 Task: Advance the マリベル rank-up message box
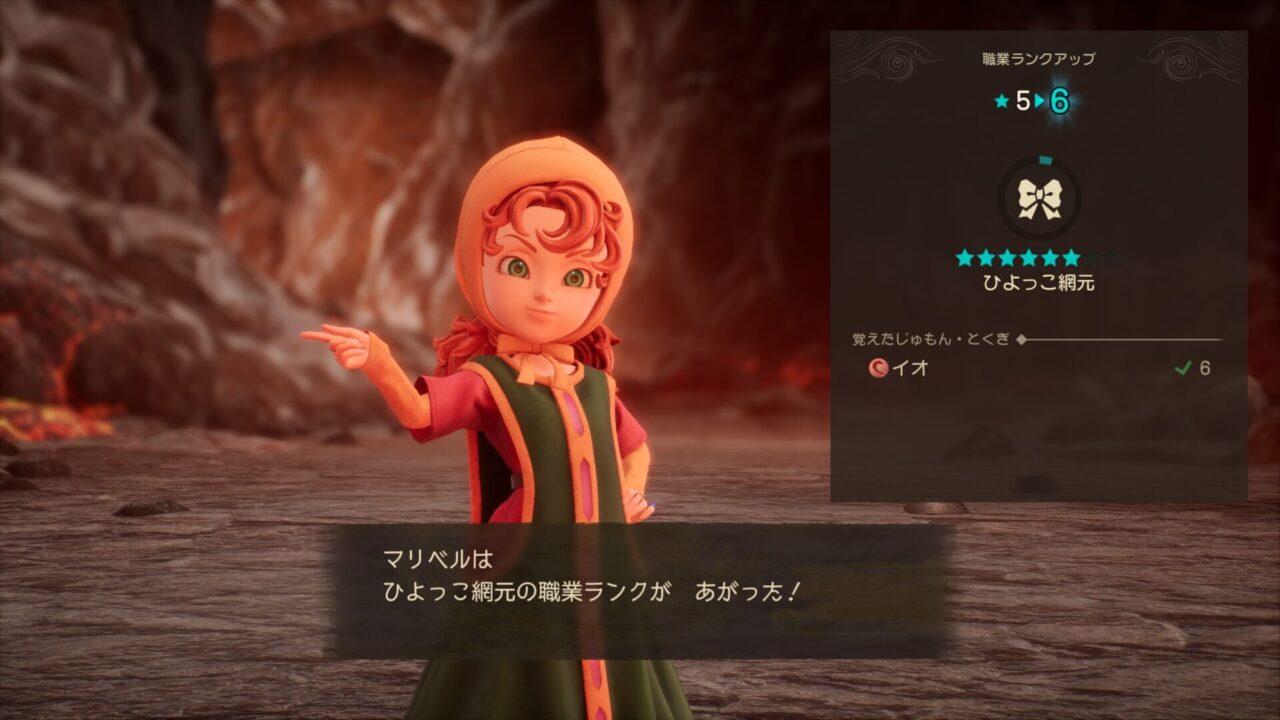click(x=640, y=590)
